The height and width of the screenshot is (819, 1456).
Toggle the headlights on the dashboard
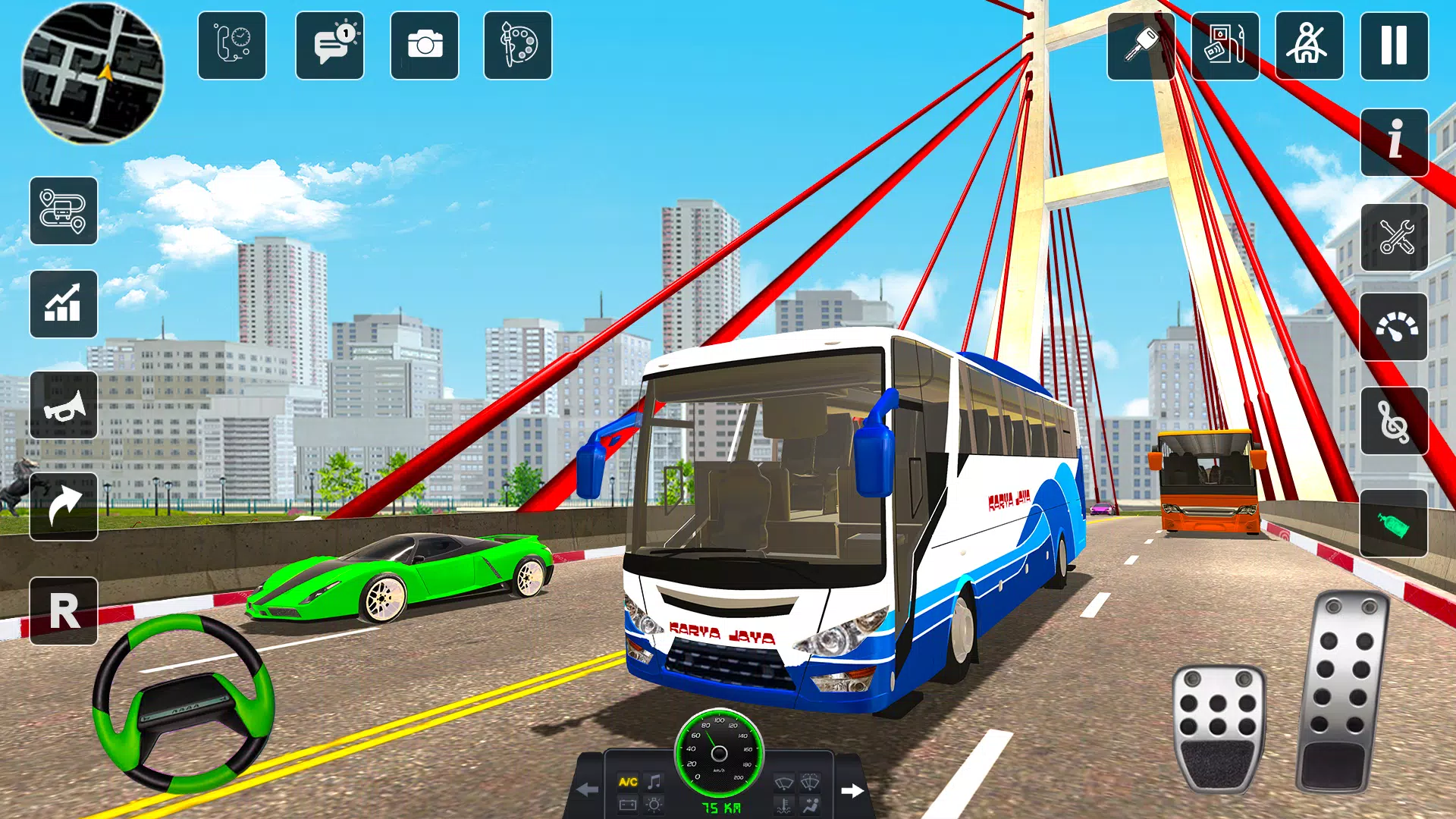(654, 806)
